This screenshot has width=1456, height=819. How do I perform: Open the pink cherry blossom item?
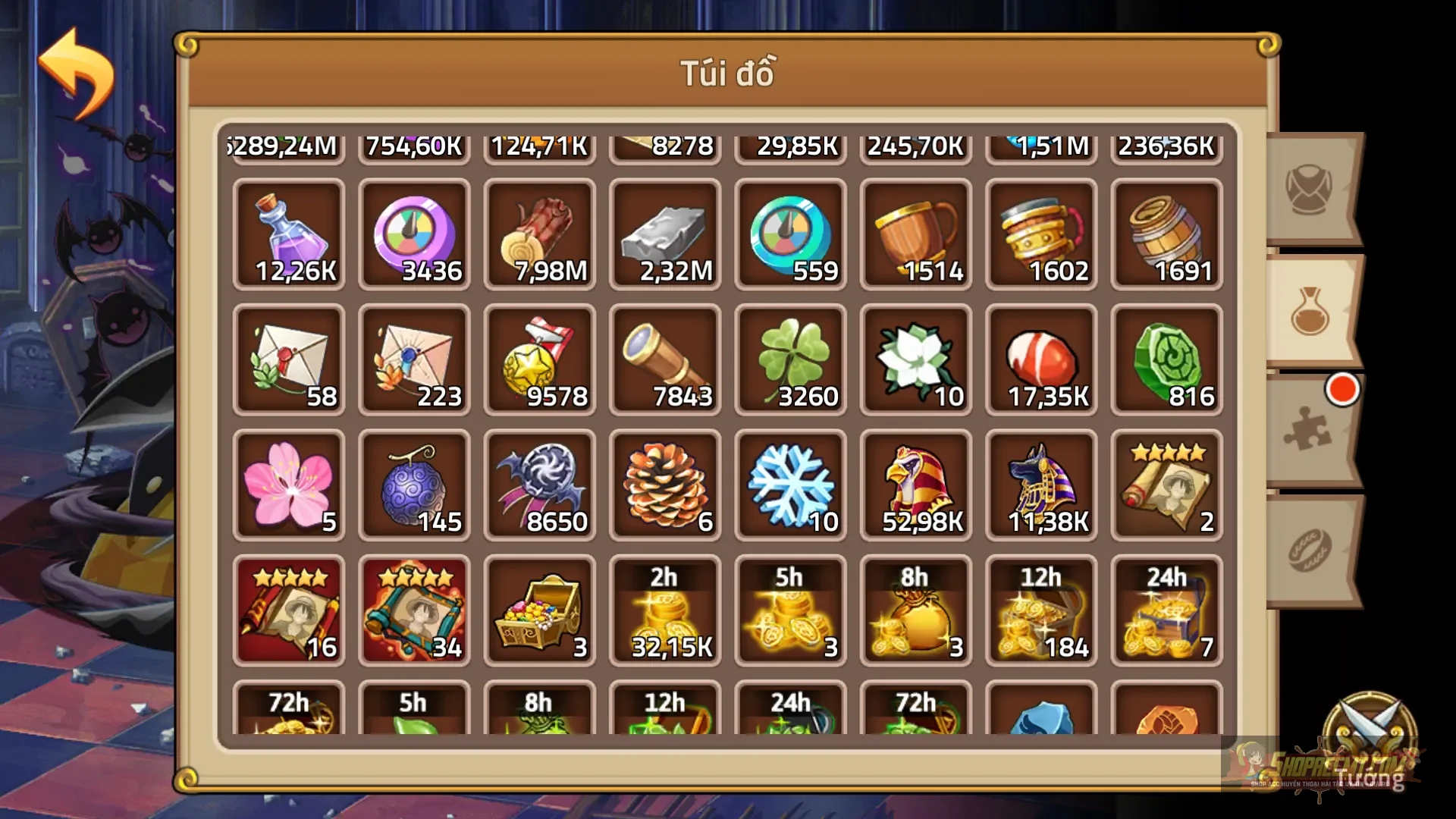289,485
